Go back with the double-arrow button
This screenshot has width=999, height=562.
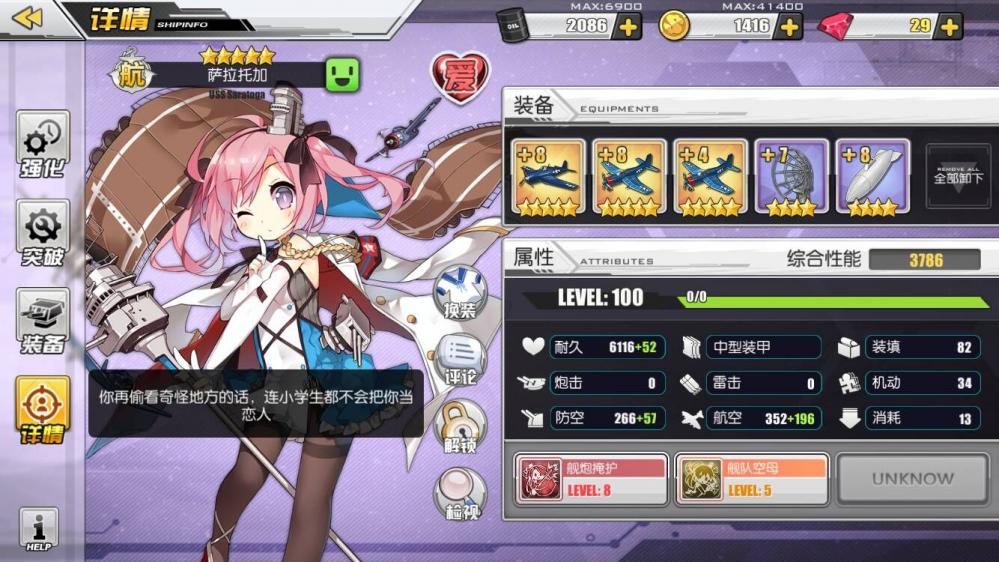[x=27, y=18]
